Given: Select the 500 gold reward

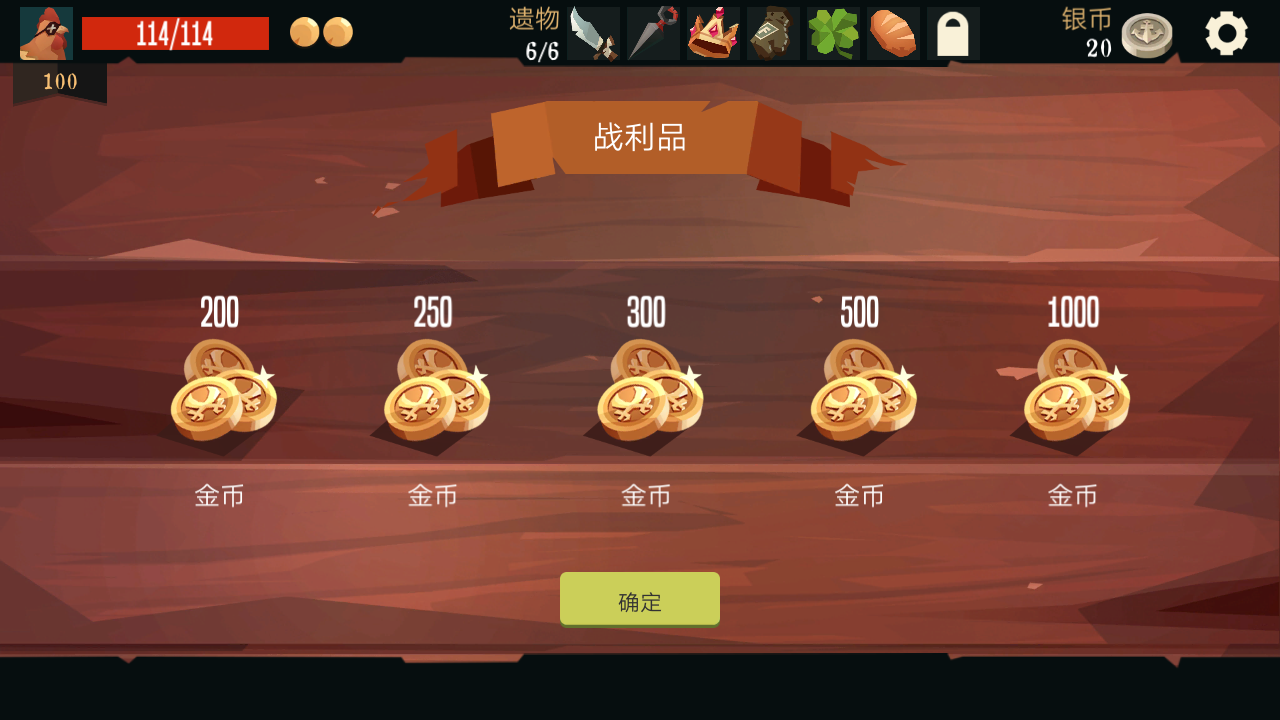Looking at the screenshot, I should pyautogui.click(x=860, y=395).
